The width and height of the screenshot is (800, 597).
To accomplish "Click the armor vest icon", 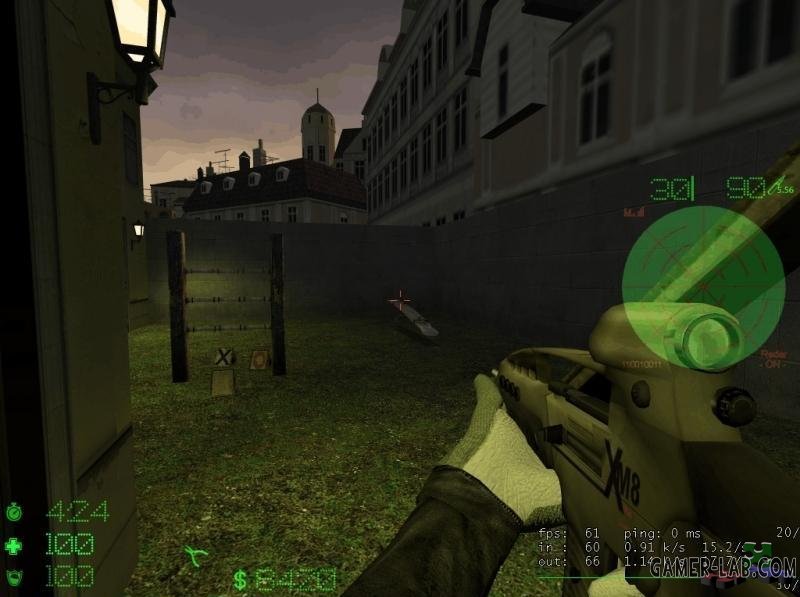I will [13, 577].
